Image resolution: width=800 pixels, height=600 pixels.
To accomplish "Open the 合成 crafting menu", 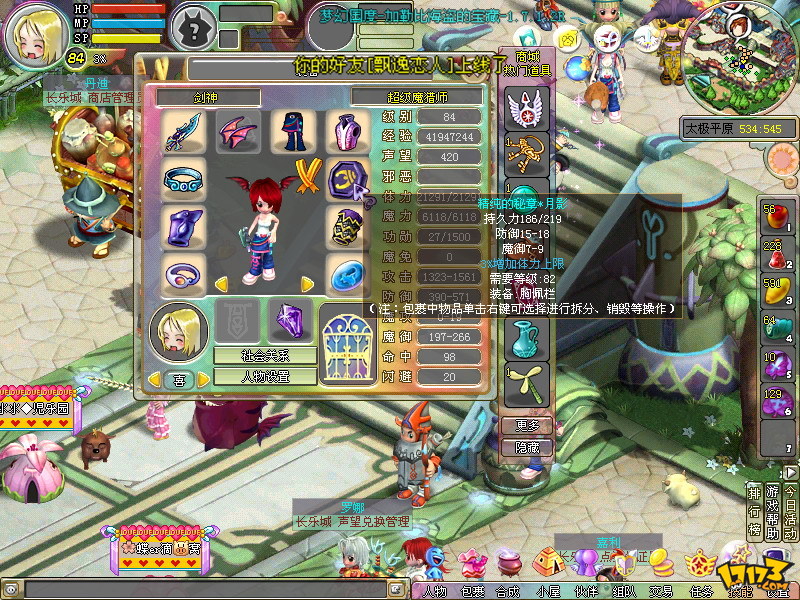I will (x=510, y=591).
